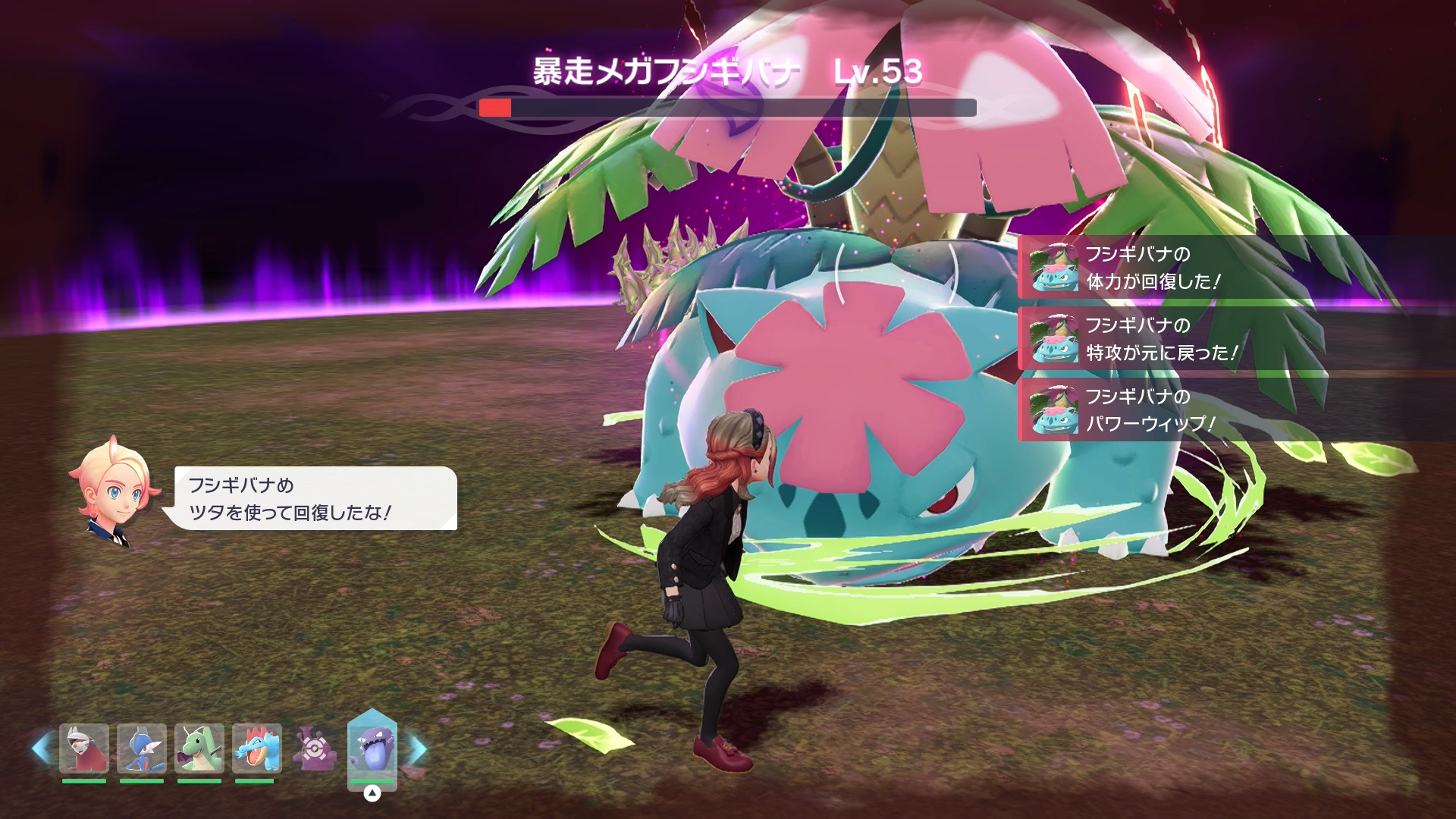
Task: Select the fainted purple Poké Ball slot
Action: tap(315, 748)
